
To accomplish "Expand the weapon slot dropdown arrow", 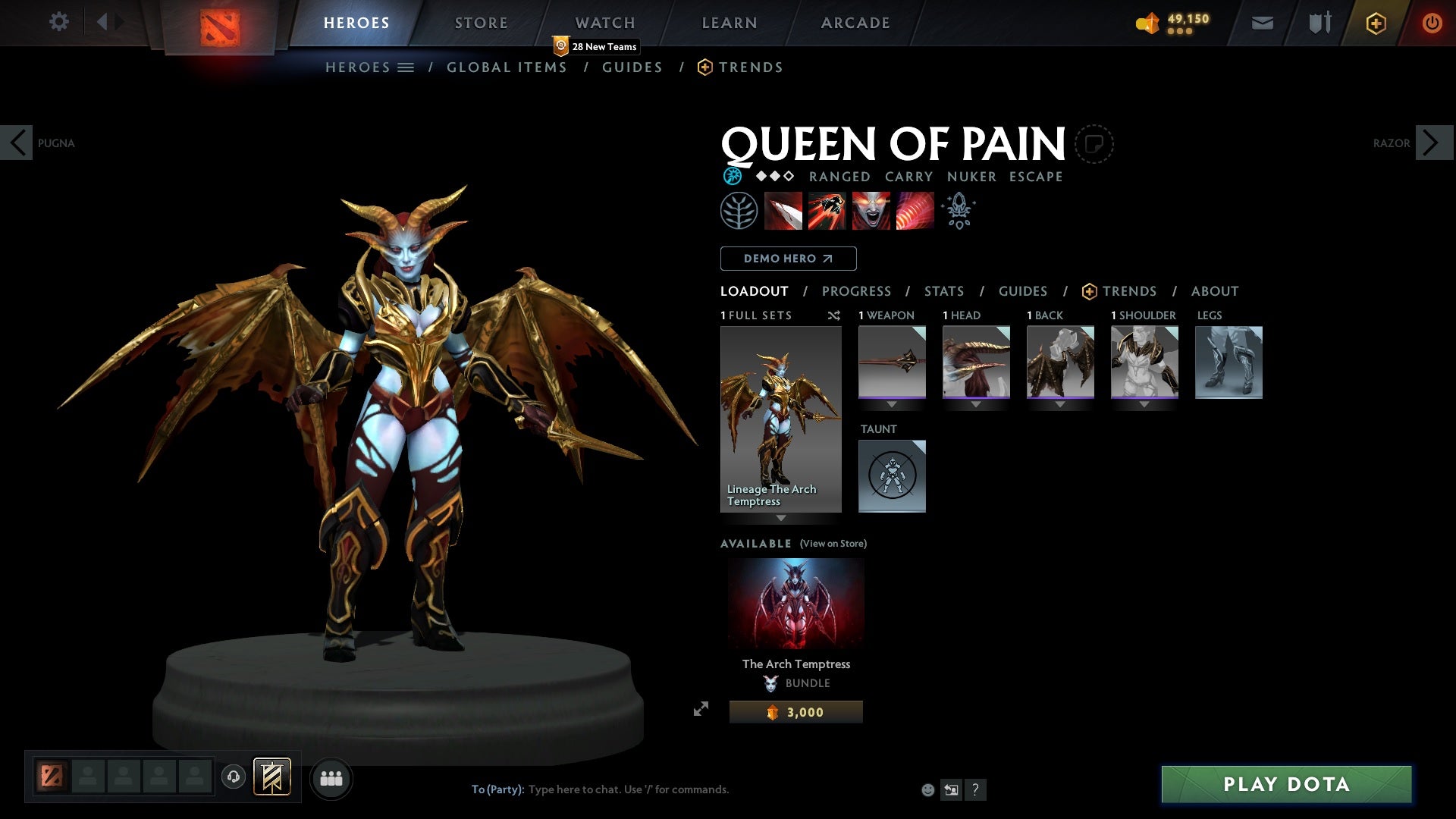I will (892, 404).
